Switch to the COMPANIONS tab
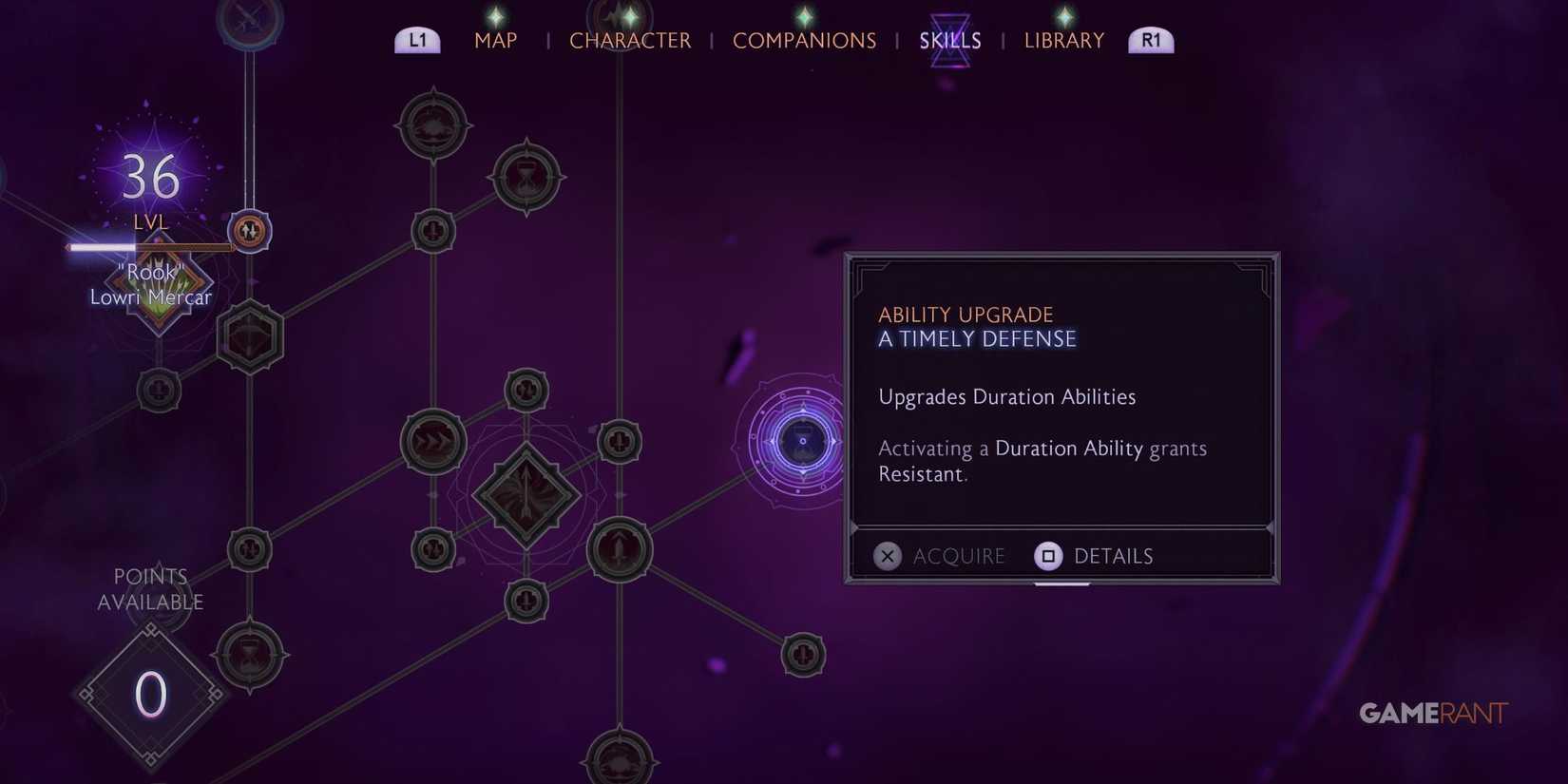Screen dimensions: 1568x784 click(x=804, y=40)
